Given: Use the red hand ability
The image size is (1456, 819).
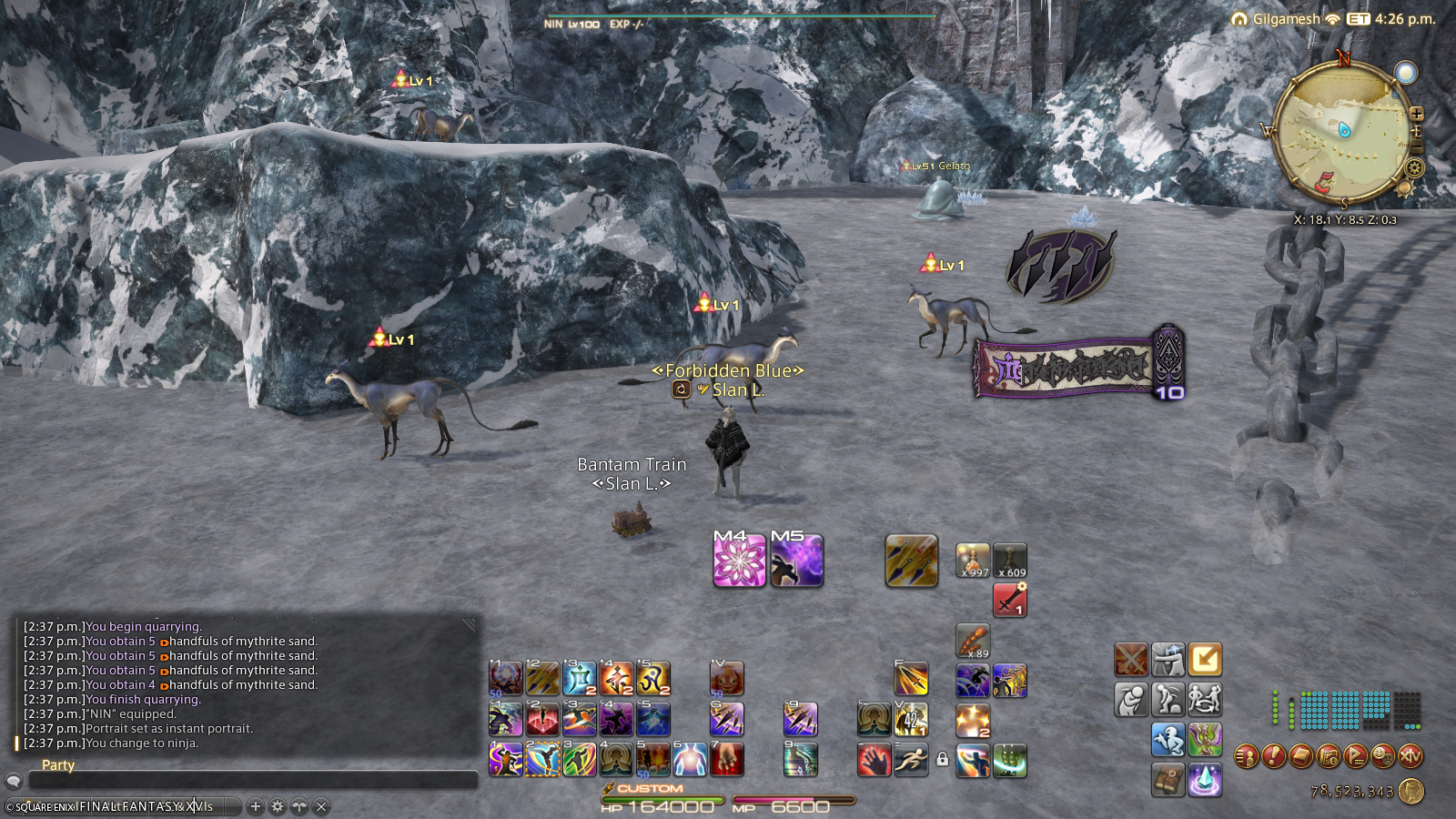Looking at the screenshot, I should pyautogui.click(x=874, y=760).
